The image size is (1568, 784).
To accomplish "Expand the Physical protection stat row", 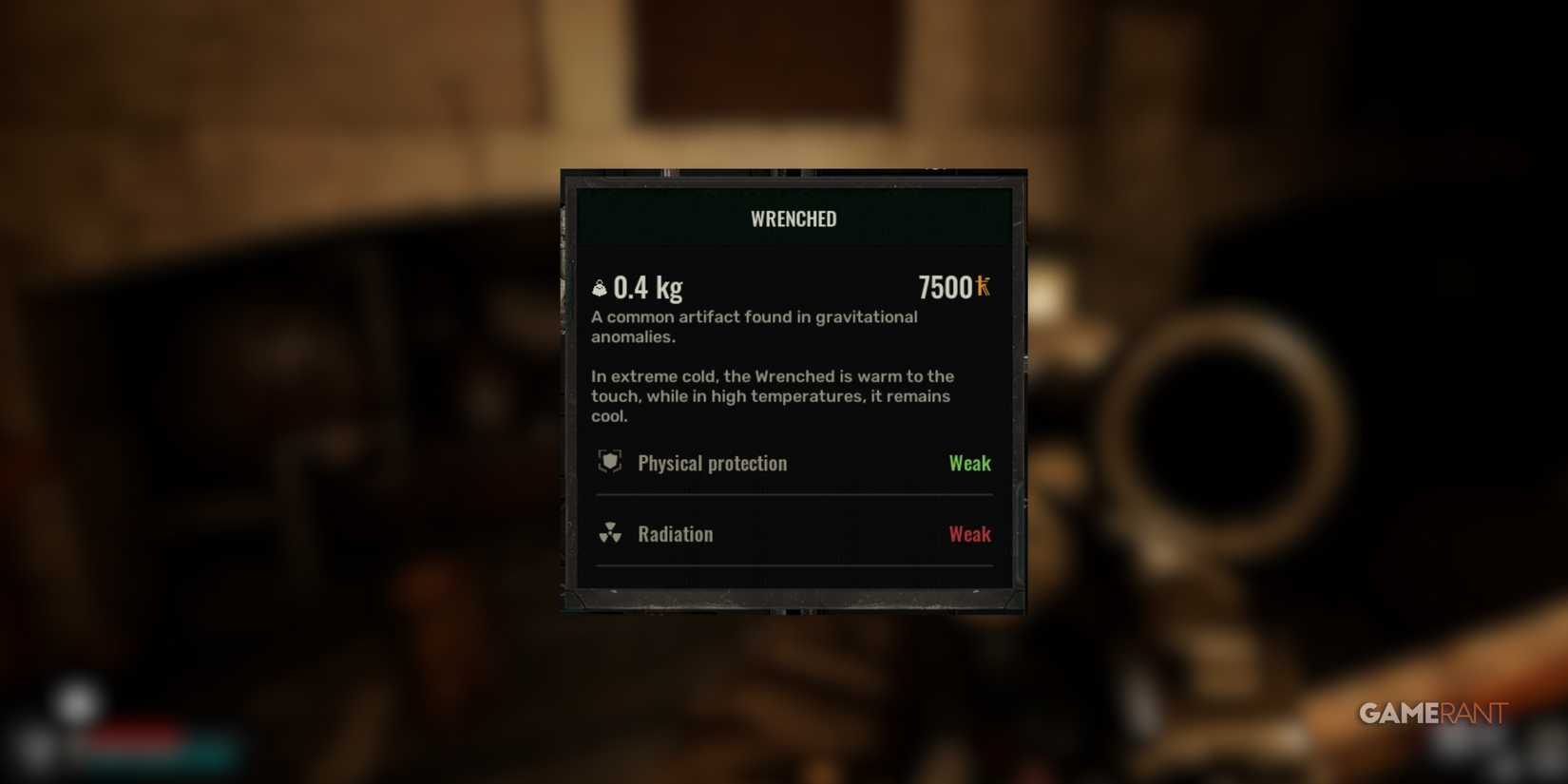I will (793, 463).
